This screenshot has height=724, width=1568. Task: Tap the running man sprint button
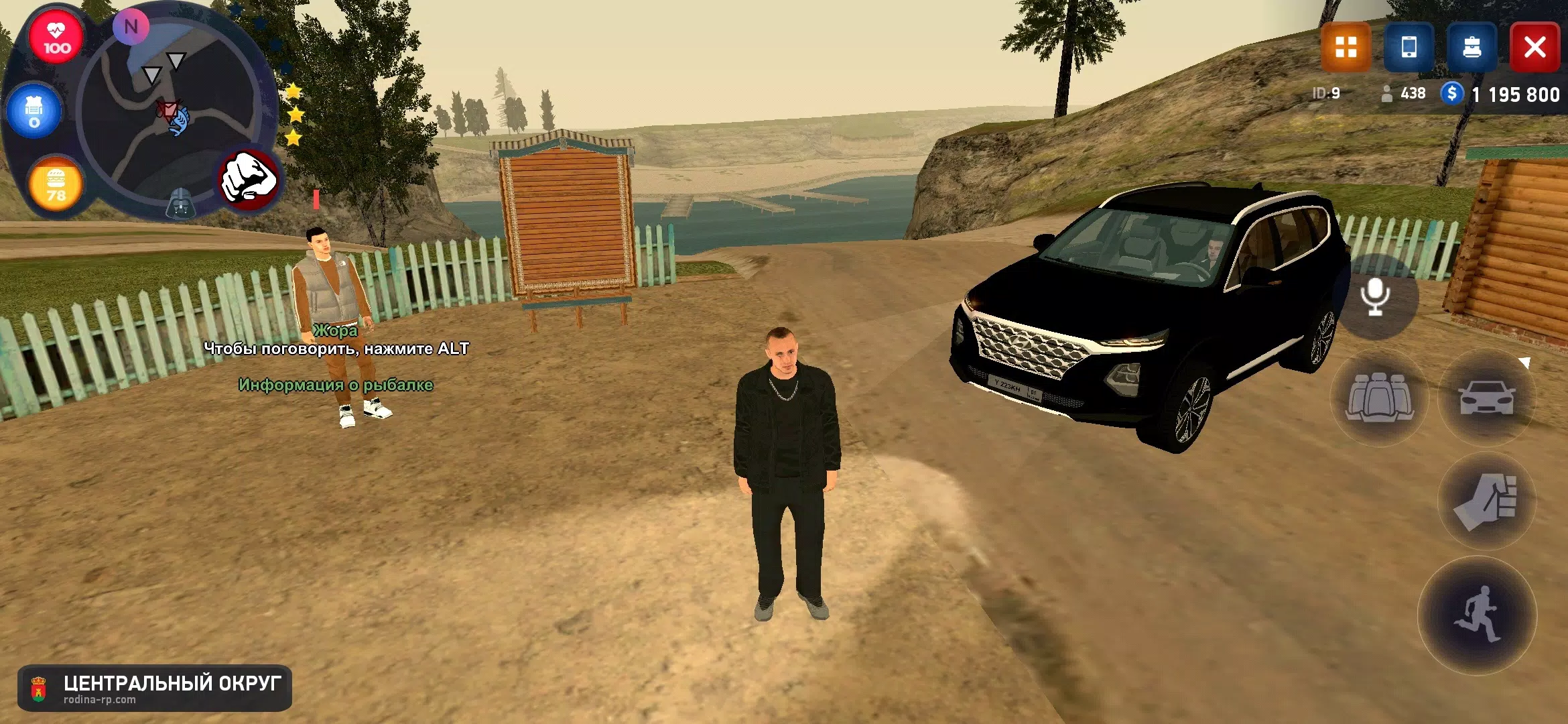coord(1477,615)
